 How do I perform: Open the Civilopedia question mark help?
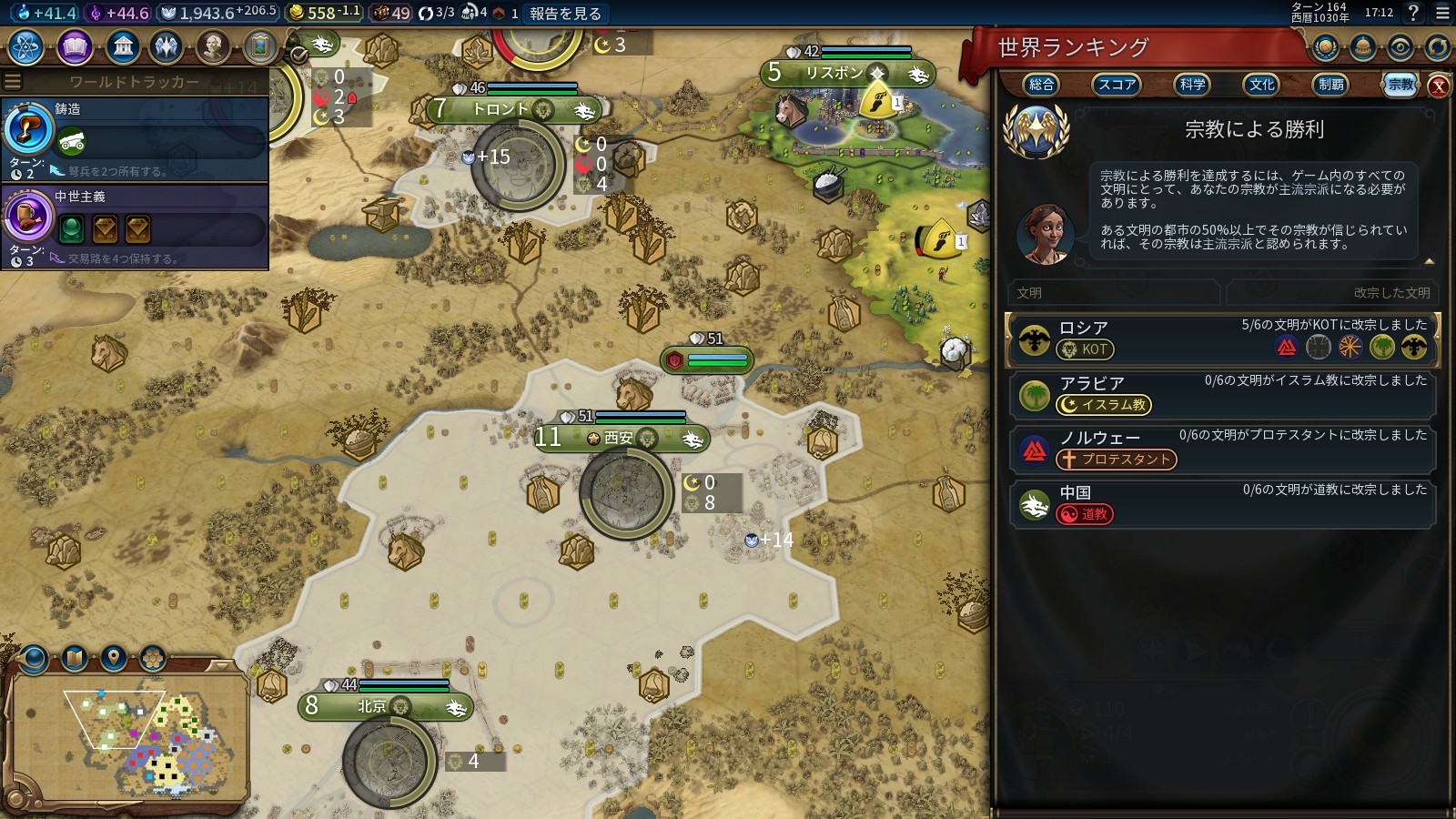[1413, 13]
